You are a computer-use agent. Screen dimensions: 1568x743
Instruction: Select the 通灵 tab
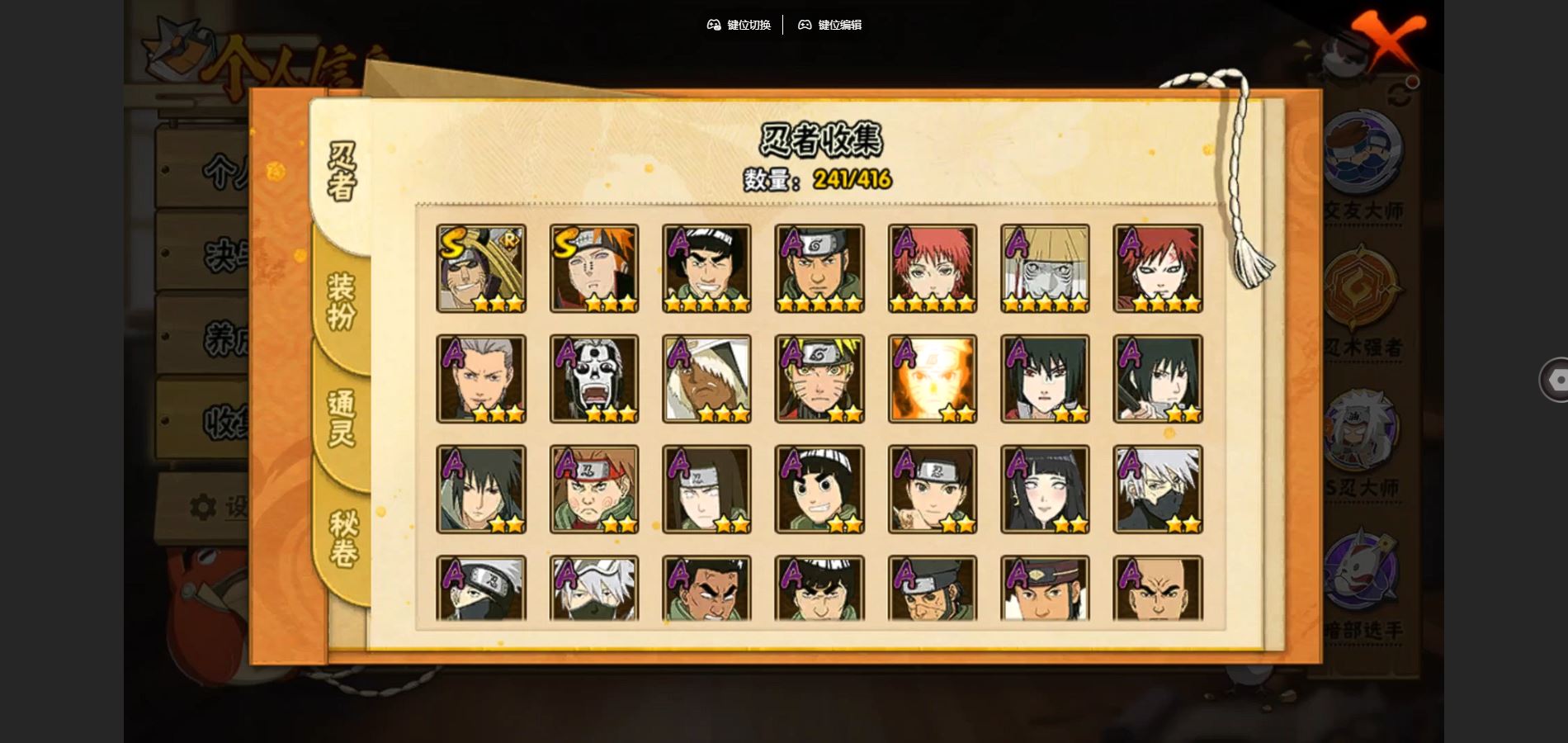point(341,418)
